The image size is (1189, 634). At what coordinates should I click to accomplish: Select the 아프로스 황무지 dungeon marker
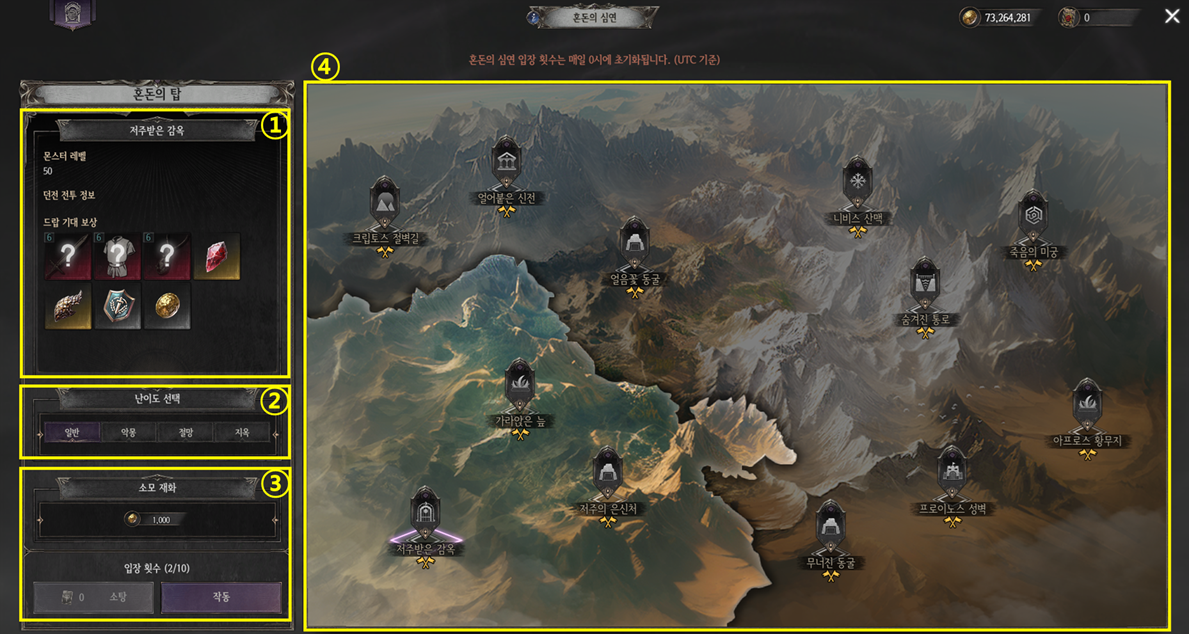tap(1087, 405)
